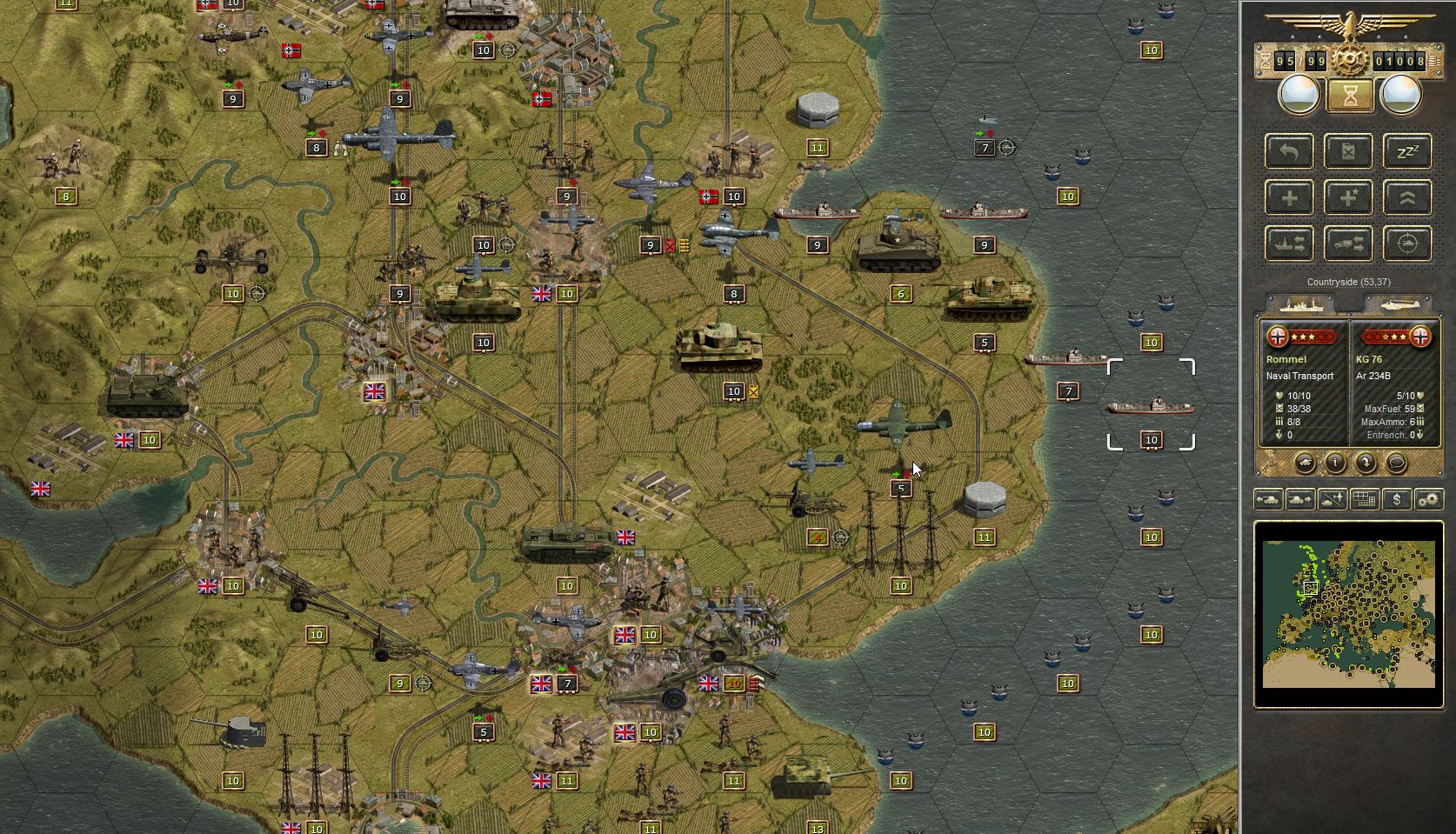1456x834 pixels.
Task: Open the info panel with the i button
Action: (1335, 463)
